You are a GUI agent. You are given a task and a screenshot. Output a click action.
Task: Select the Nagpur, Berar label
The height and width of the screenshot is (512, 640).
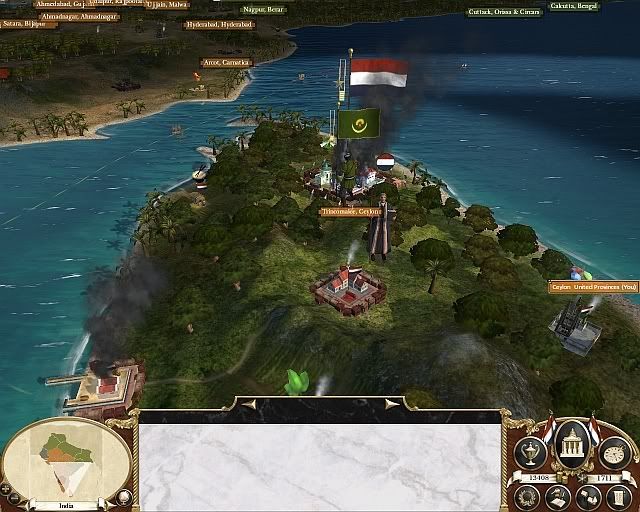pyautogui.click(x=263, y=9)
